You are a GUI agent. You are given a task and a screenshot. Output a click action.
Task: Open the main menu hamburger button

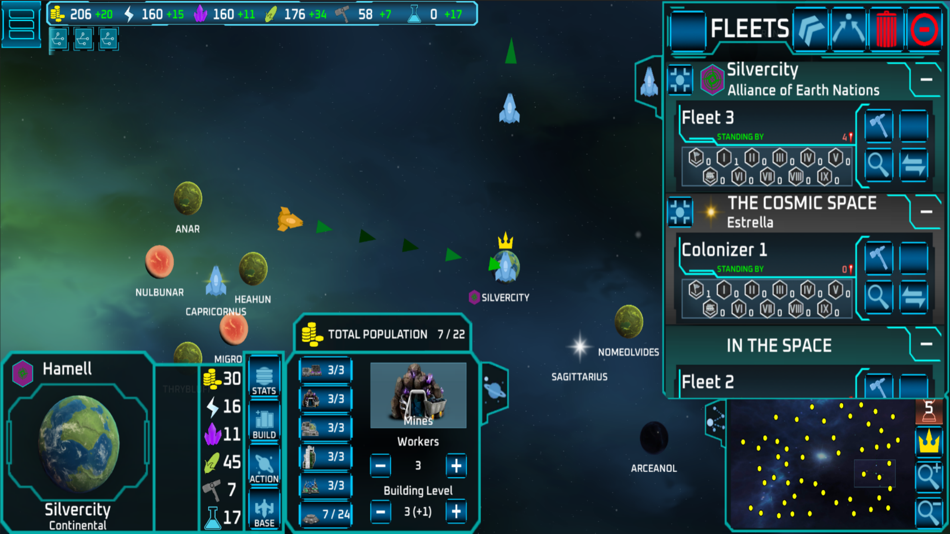coord(22,24)
